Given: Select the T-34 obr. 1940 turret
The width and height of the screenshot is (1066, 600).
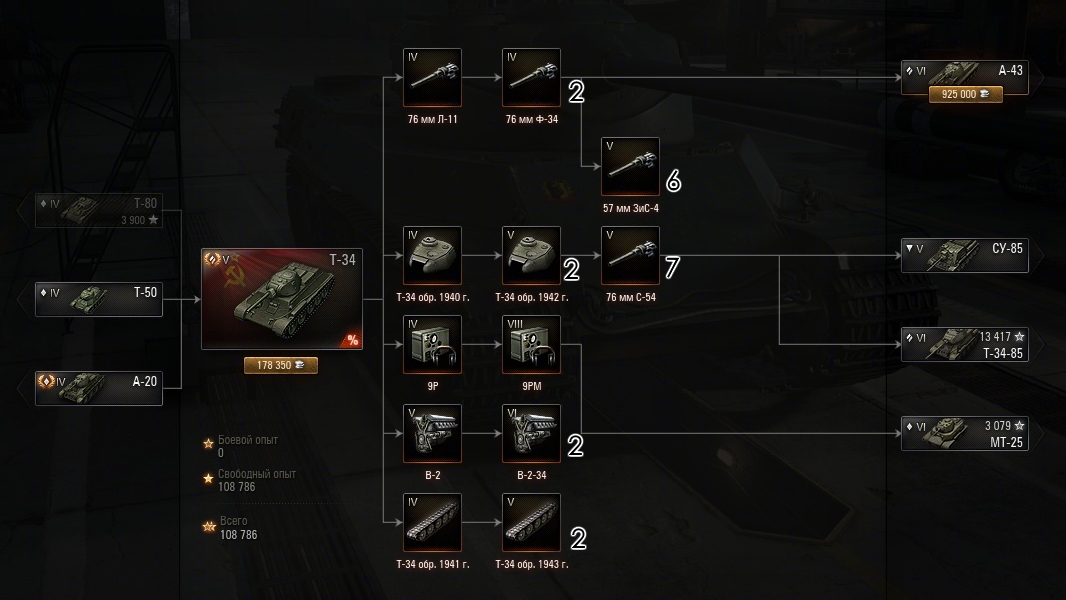Looking at the screenshot, I should coord(432,255).
